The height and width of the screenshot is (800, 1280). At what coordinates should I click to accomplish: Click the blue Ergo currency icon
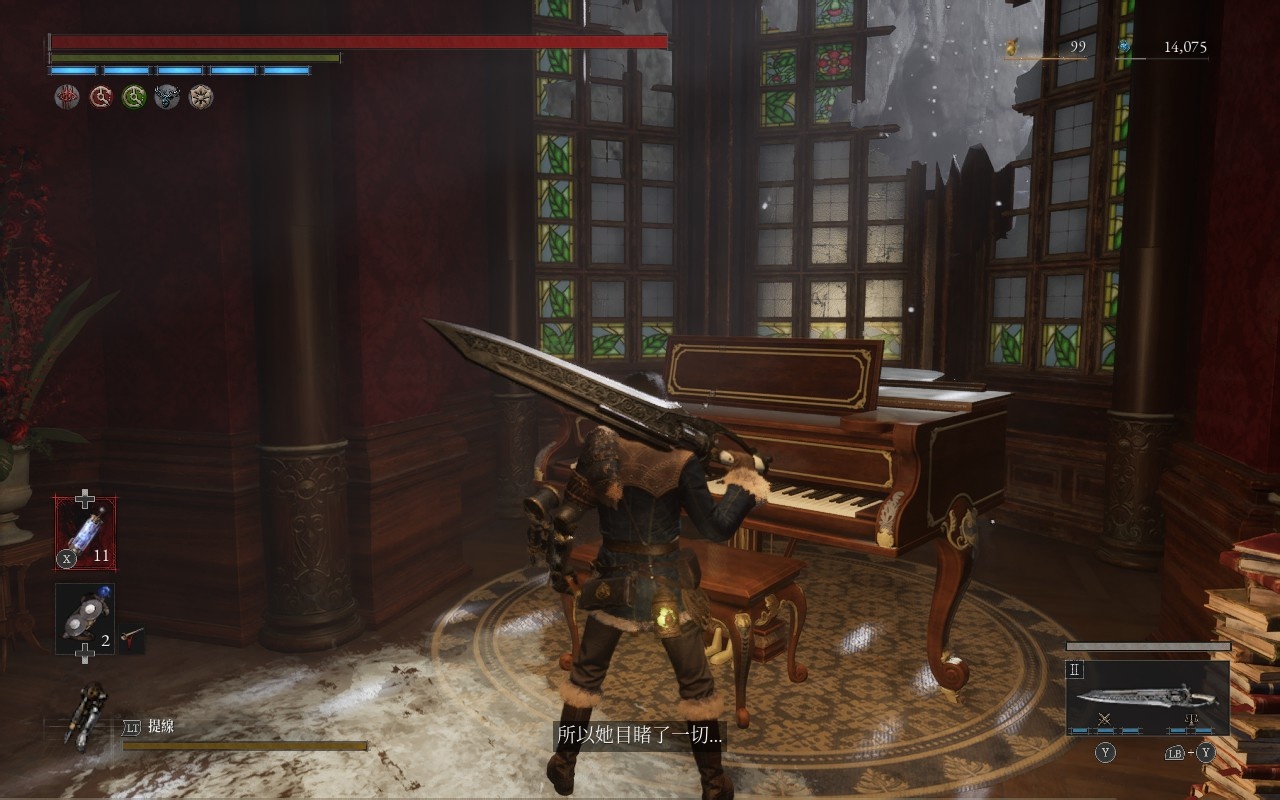[x=1124, y=47]
